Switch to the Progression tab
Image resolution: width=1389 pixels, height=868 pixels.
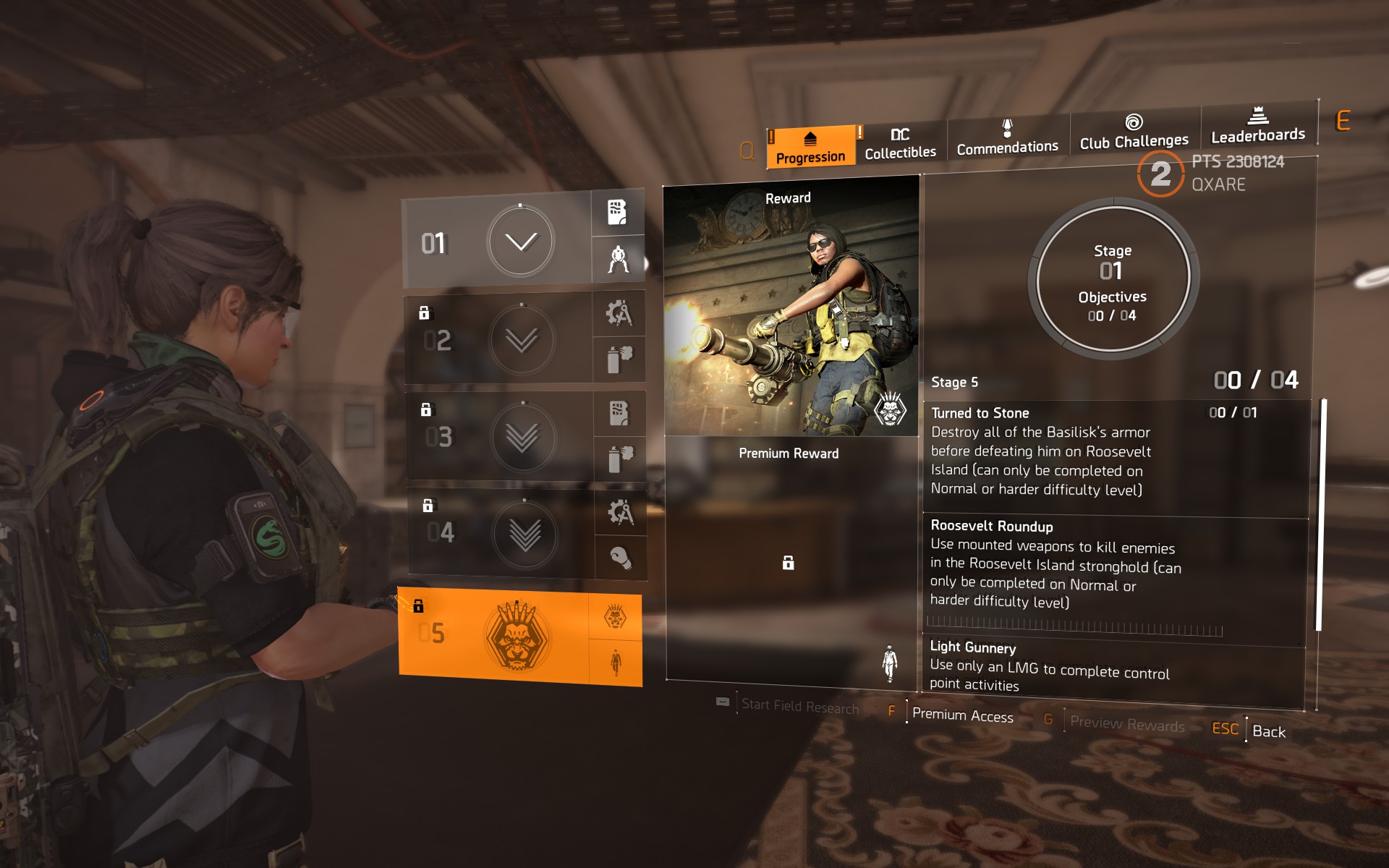tap(810, 147)
